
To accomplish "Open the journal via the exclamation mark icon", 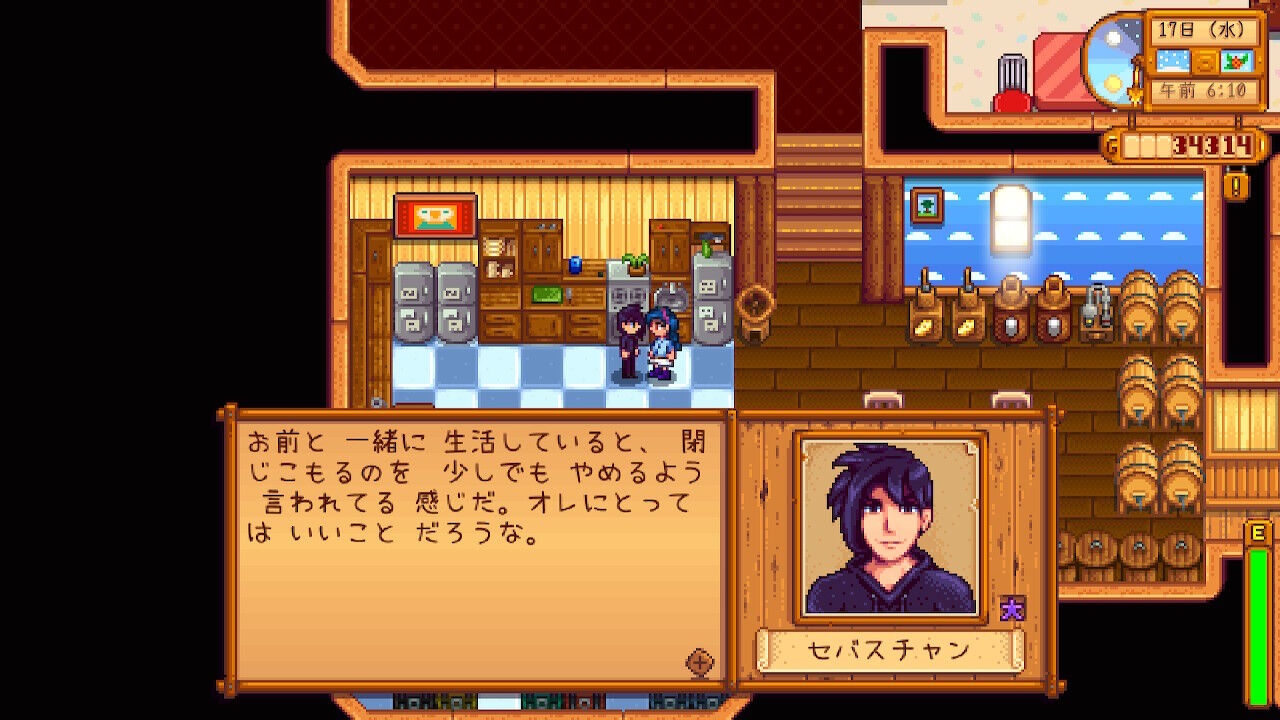I will [x=1234, y=188].
